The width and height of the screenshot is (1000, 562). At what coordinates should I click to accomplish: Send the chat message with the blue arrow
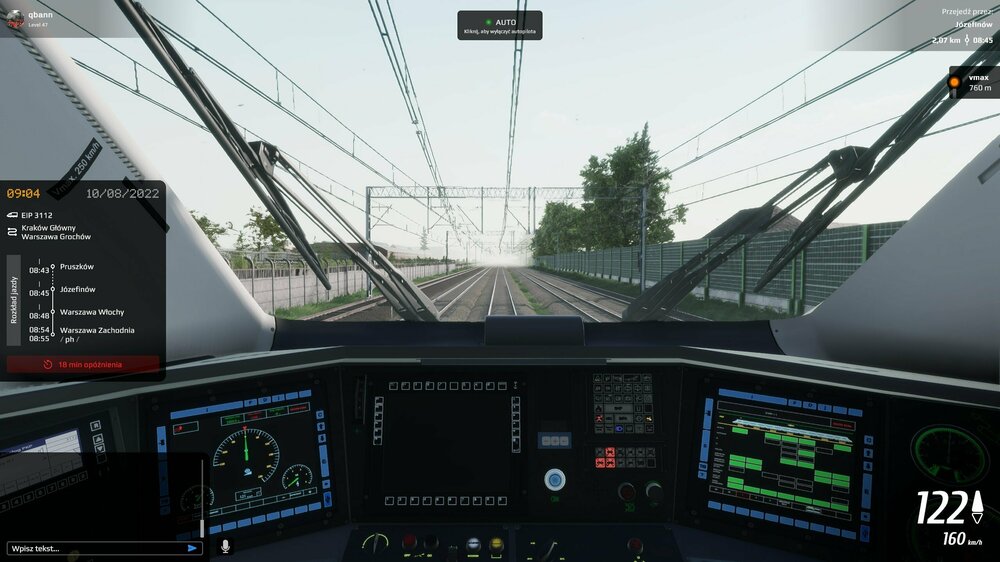(x=192, y=548)
